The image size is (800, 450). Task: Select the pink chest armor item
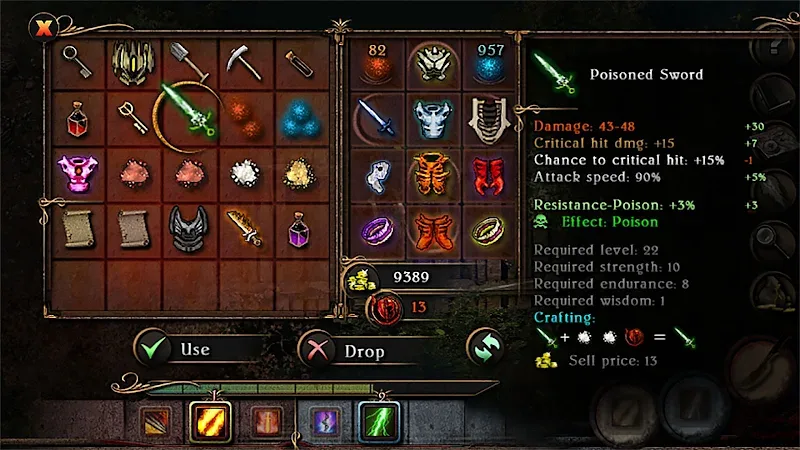click(77, 172)
